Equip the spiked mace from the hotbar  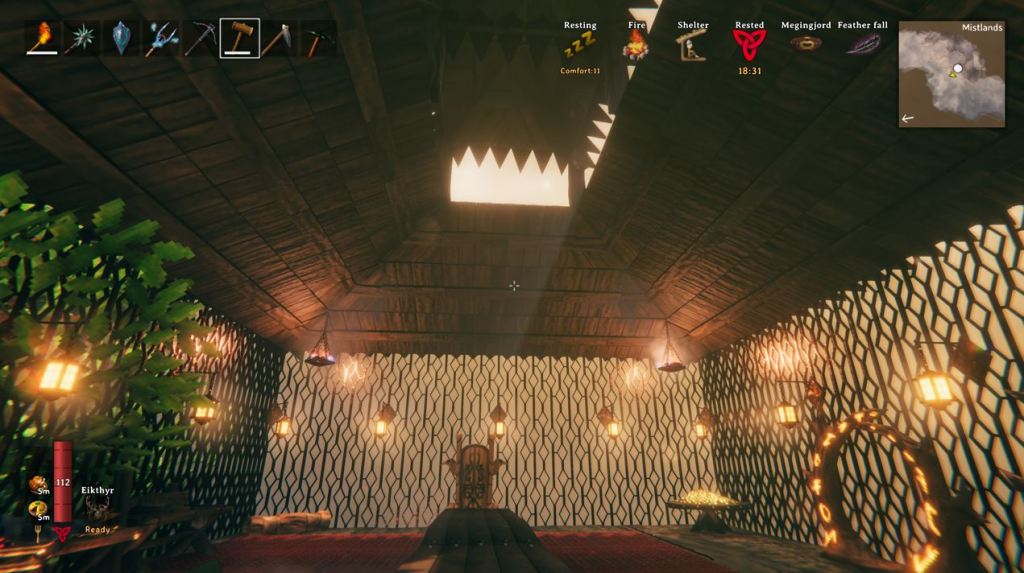(x=81, y=38)
